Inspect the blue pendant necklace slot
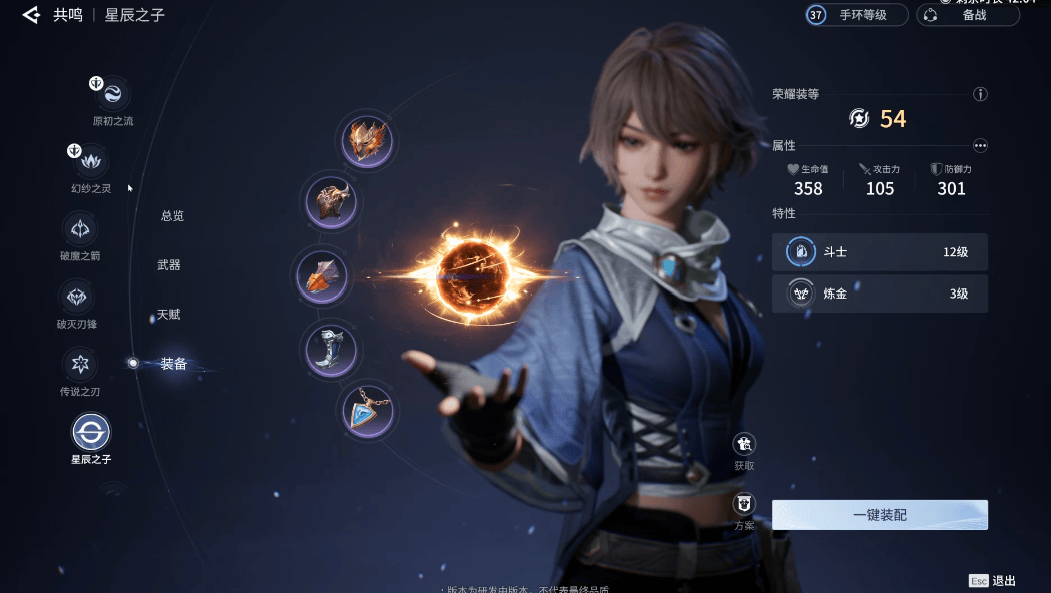This screenshot has height=593, width=1051. pyautogui.click(x=367, y=412)
